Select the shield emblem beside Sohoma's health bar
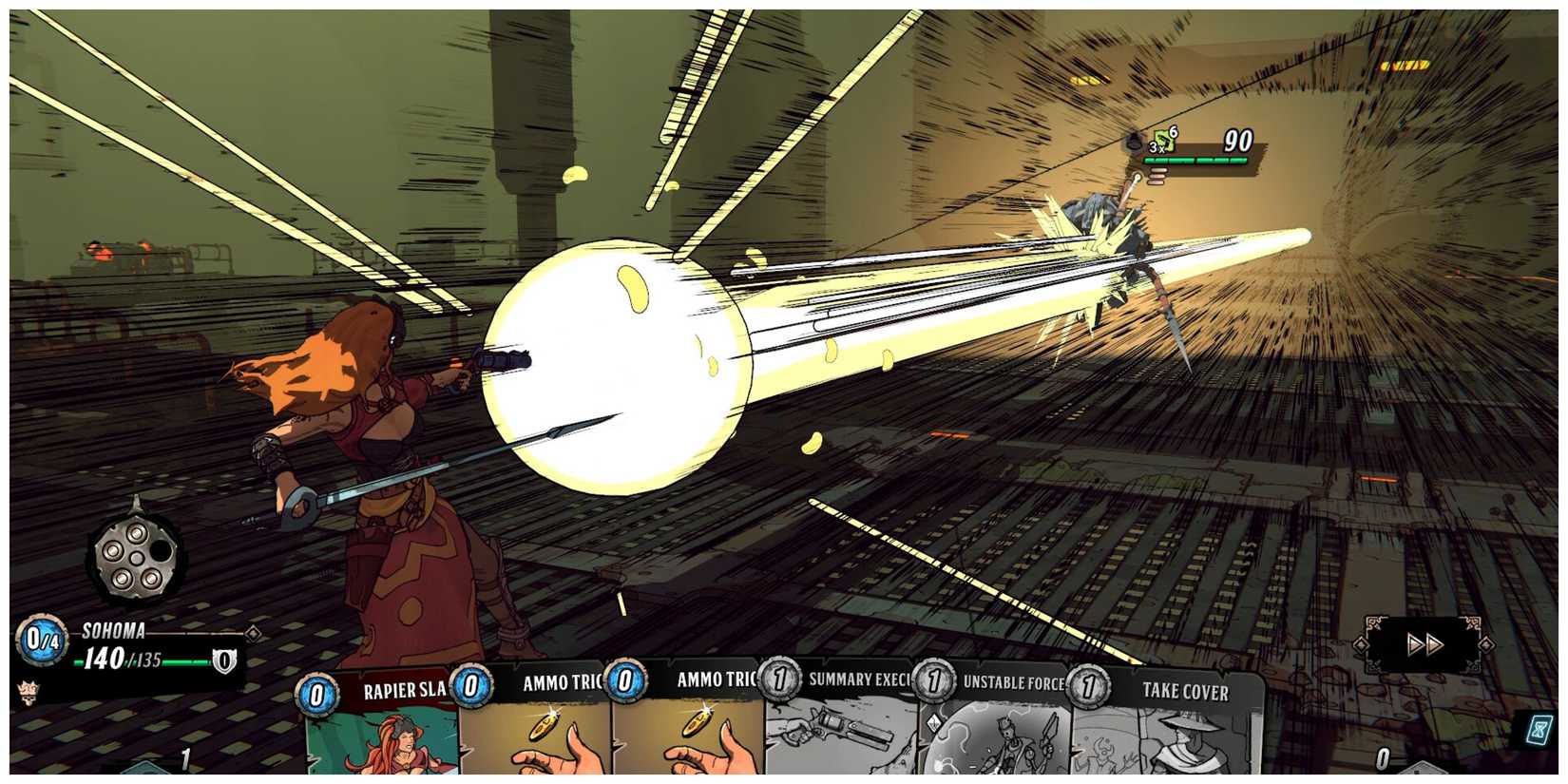 click(x=225, y=661)
